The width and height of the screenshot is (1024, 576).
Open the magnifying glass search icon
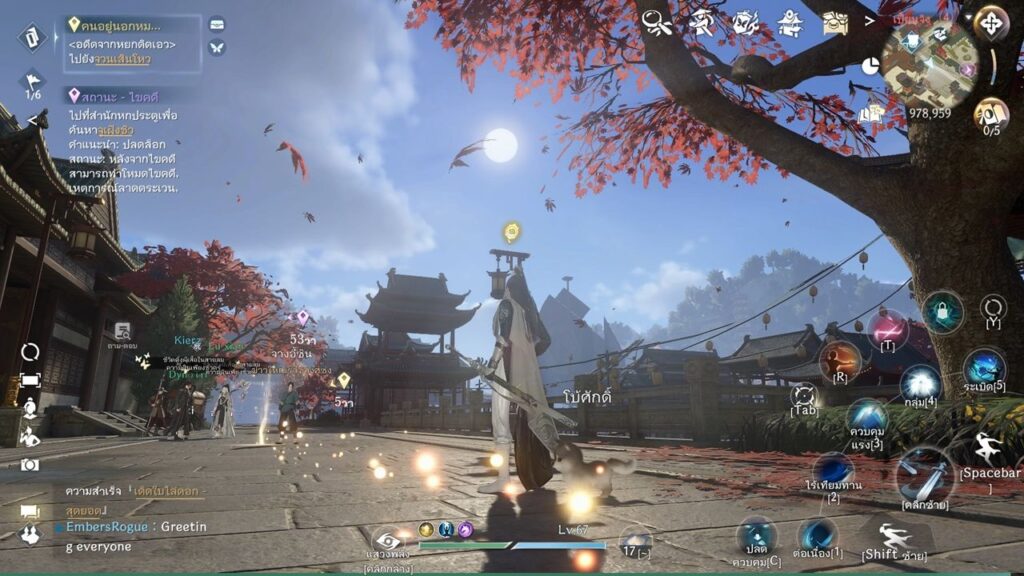pos(656,22)
